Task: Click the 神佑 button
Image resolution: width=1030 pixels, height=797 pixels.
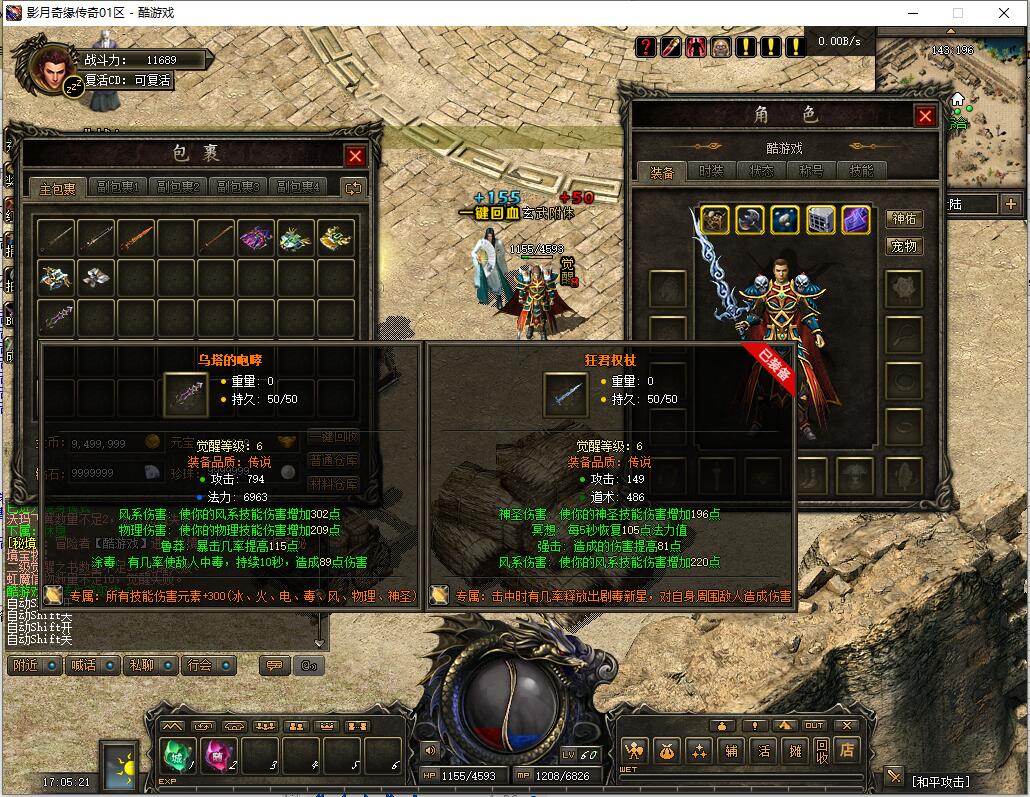Action: [x=904, y=219]
